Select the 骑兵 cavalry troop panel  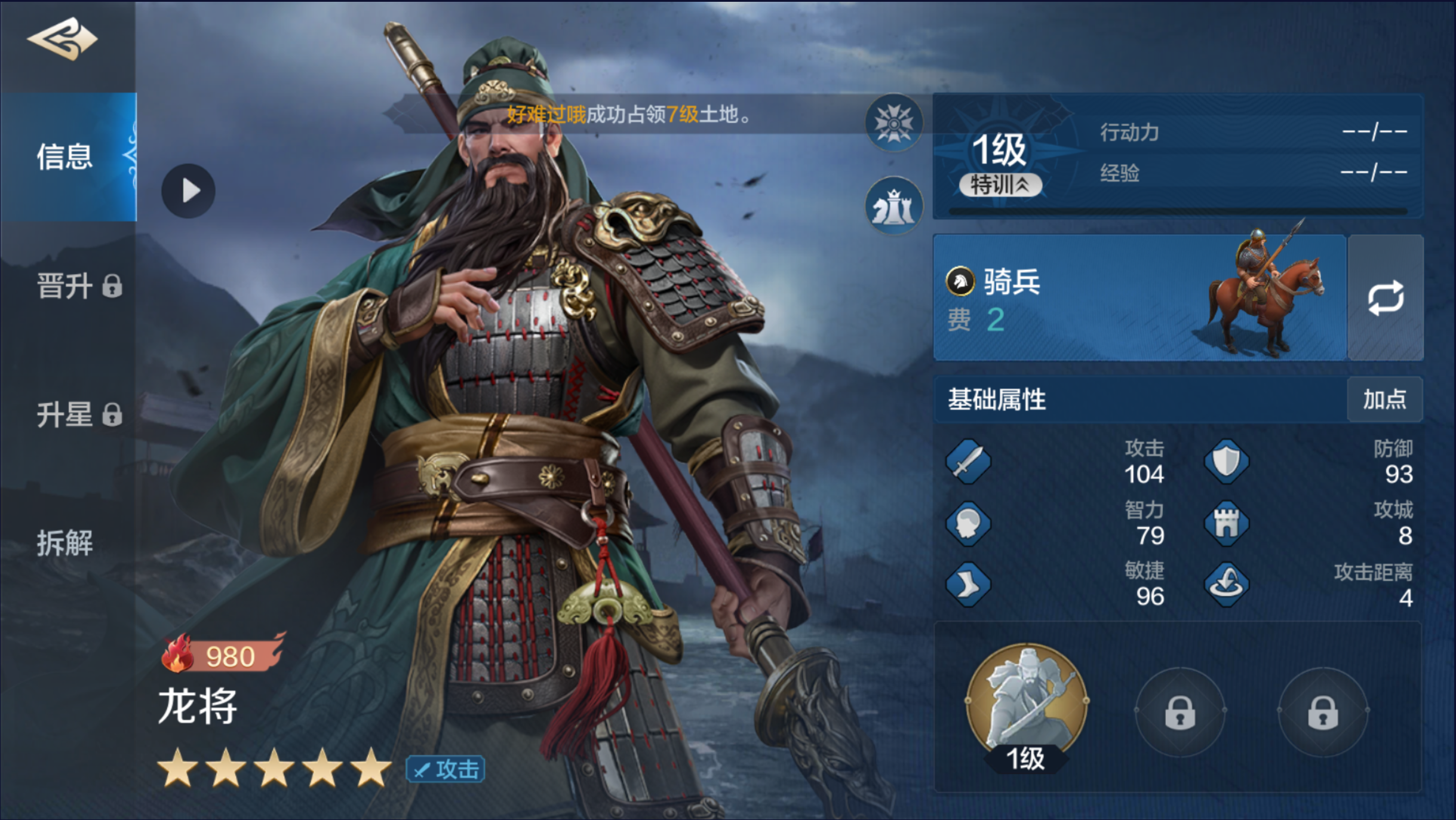[x=1139, y=297]
